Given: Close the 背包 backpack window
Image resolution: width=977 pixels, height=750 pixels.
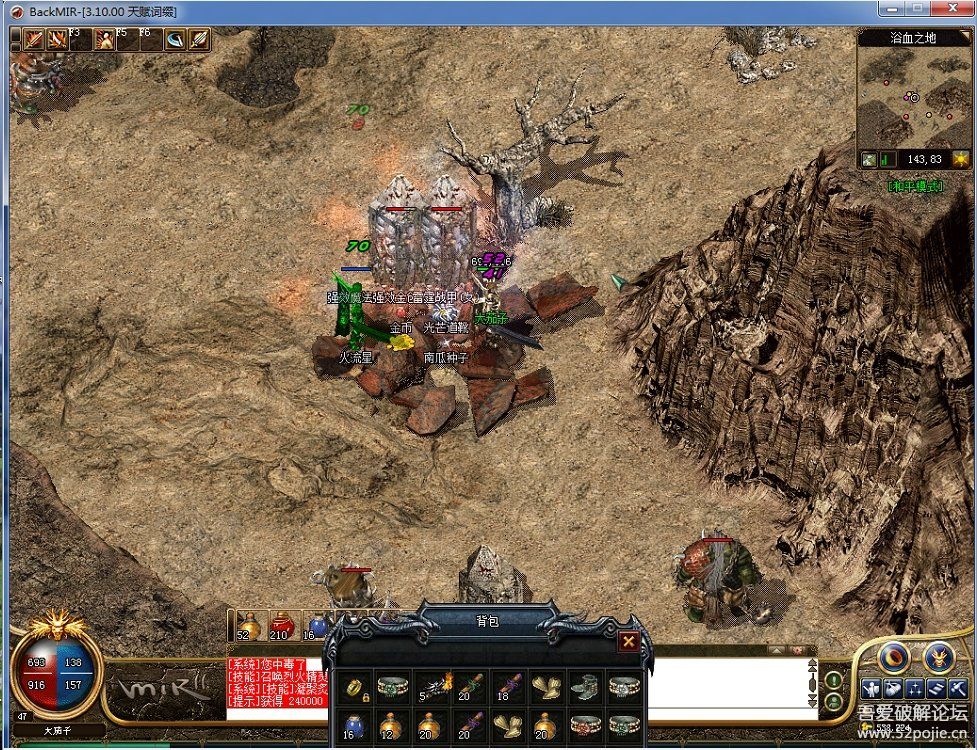Looking at the screenshot, I should pos(628,642).
